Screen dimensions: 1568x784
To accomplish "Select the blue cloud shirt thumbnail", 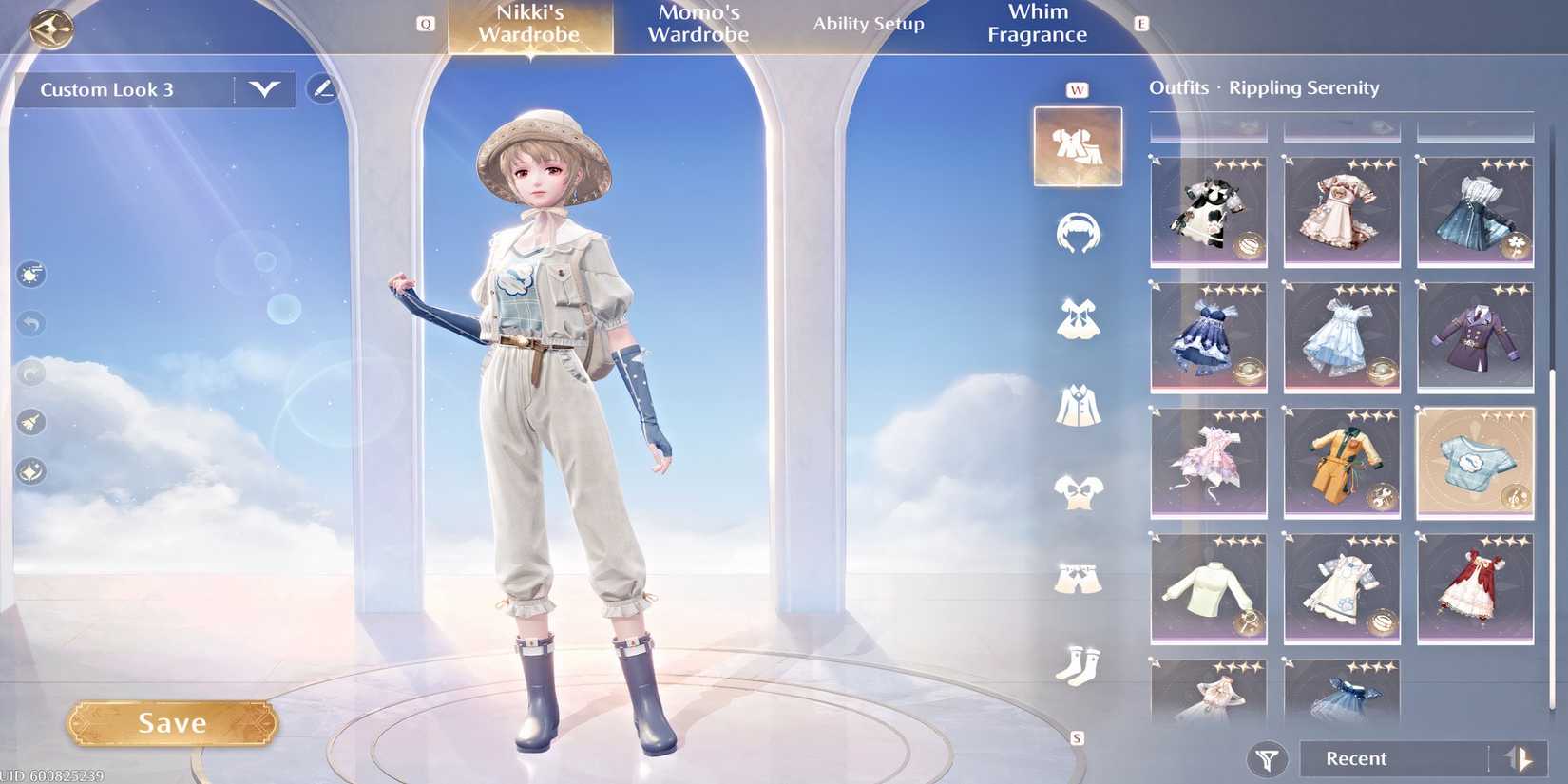I will coord(1474,463).
